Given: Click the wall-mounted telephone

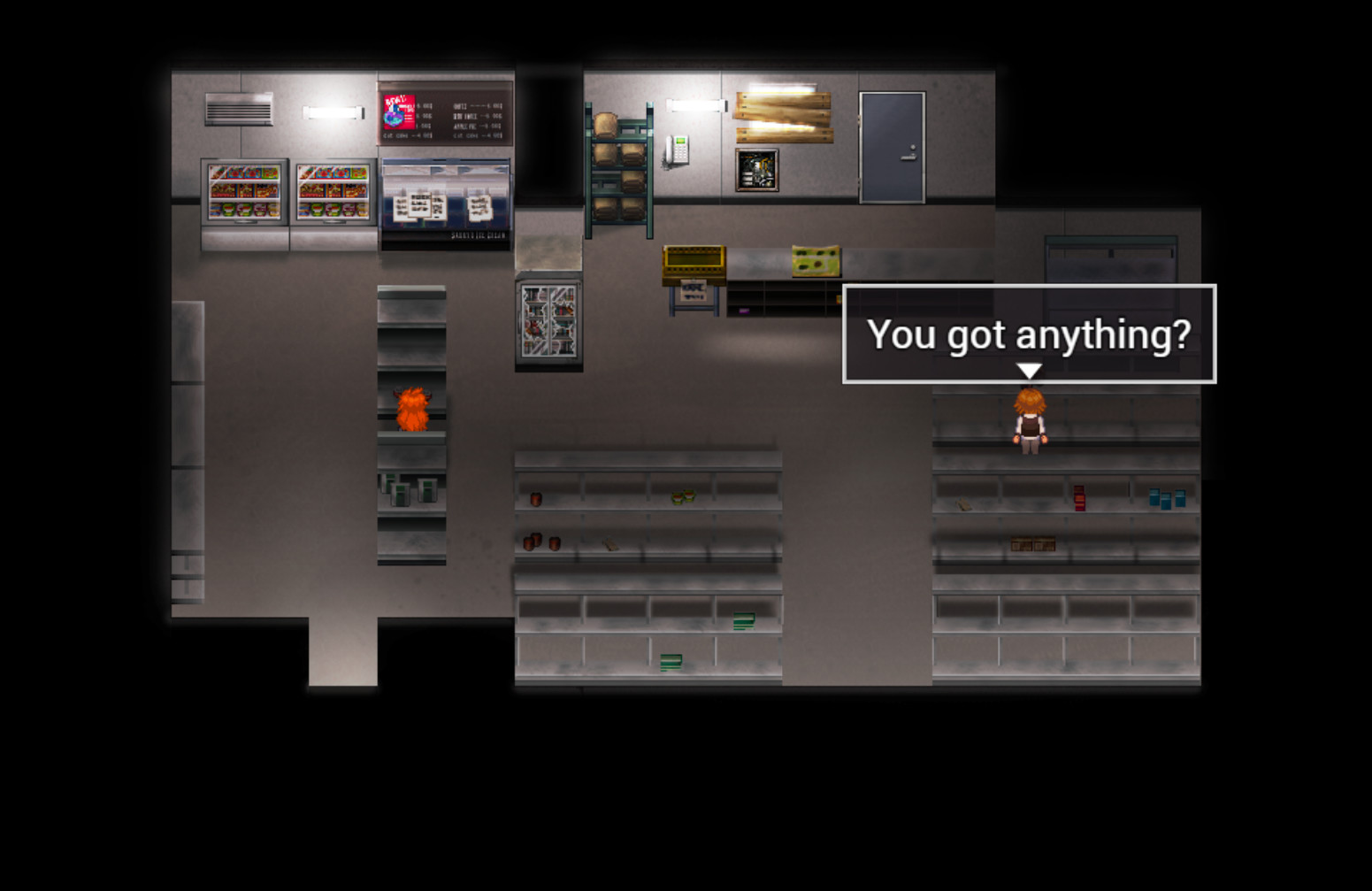Looking at the screenshot, I should click(x=678, y=150).
